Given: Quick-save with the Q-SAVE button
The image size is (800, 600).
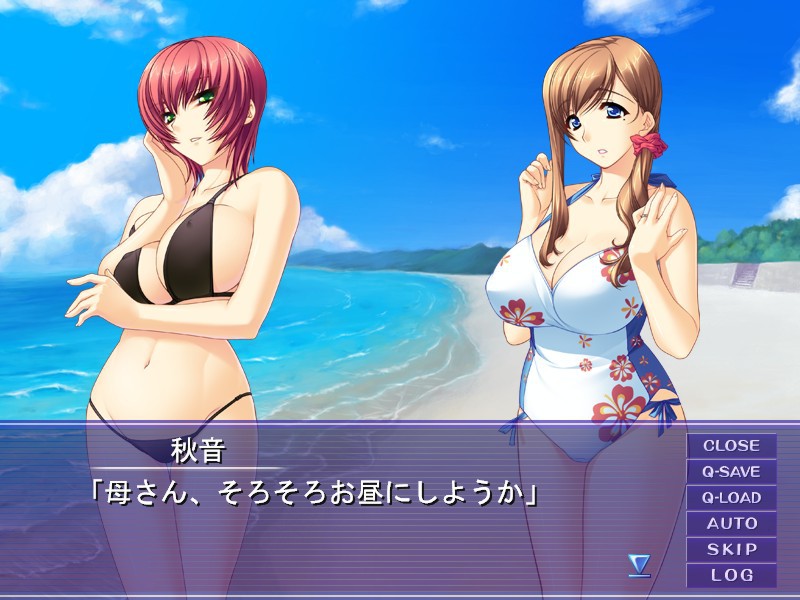Looking at the screenshot, I should [x=731, y=472].
